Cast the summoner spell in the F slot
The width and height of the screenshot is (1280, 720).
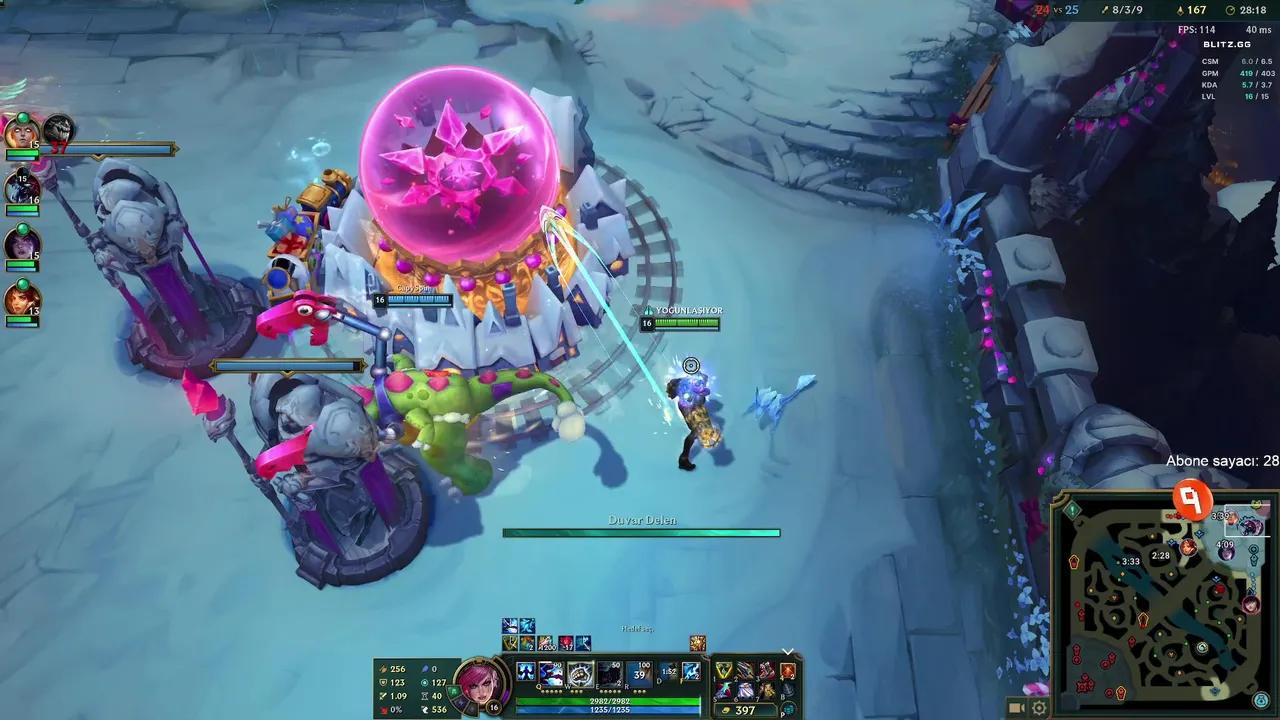pyautogui.click(x=689, y=672)
